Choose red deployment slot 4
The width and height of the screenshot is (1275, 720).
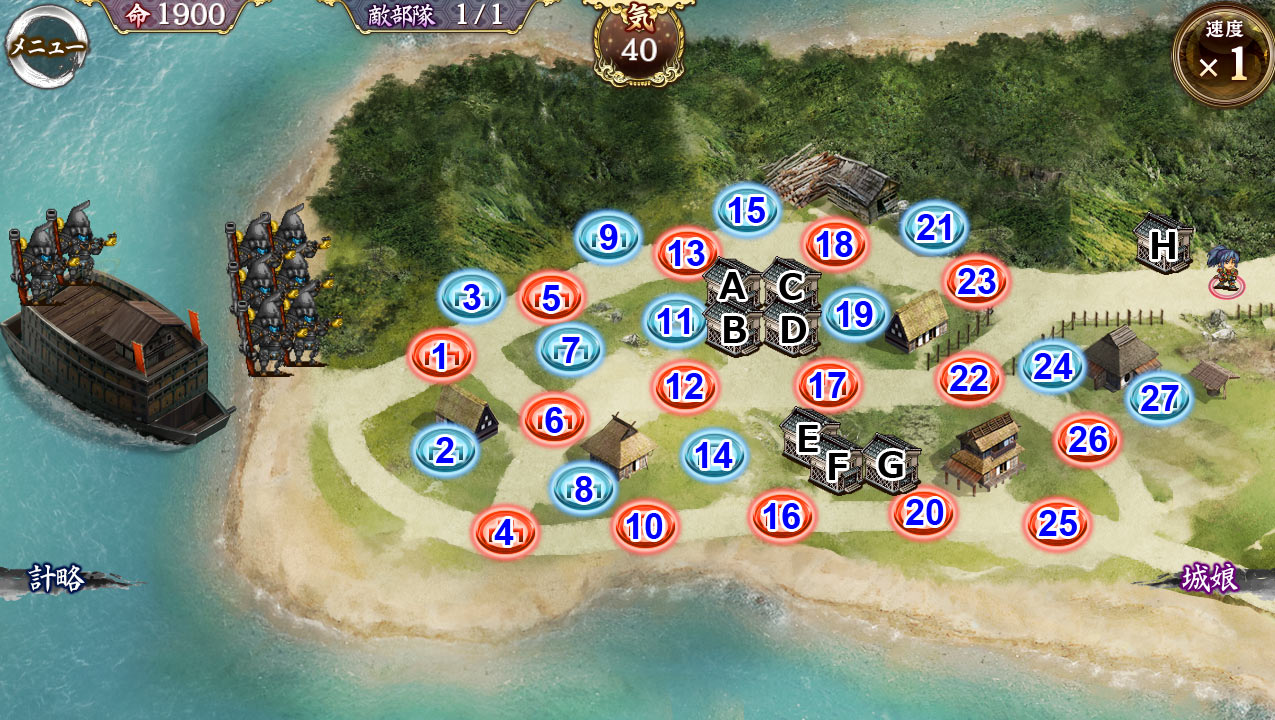point(505,533)
